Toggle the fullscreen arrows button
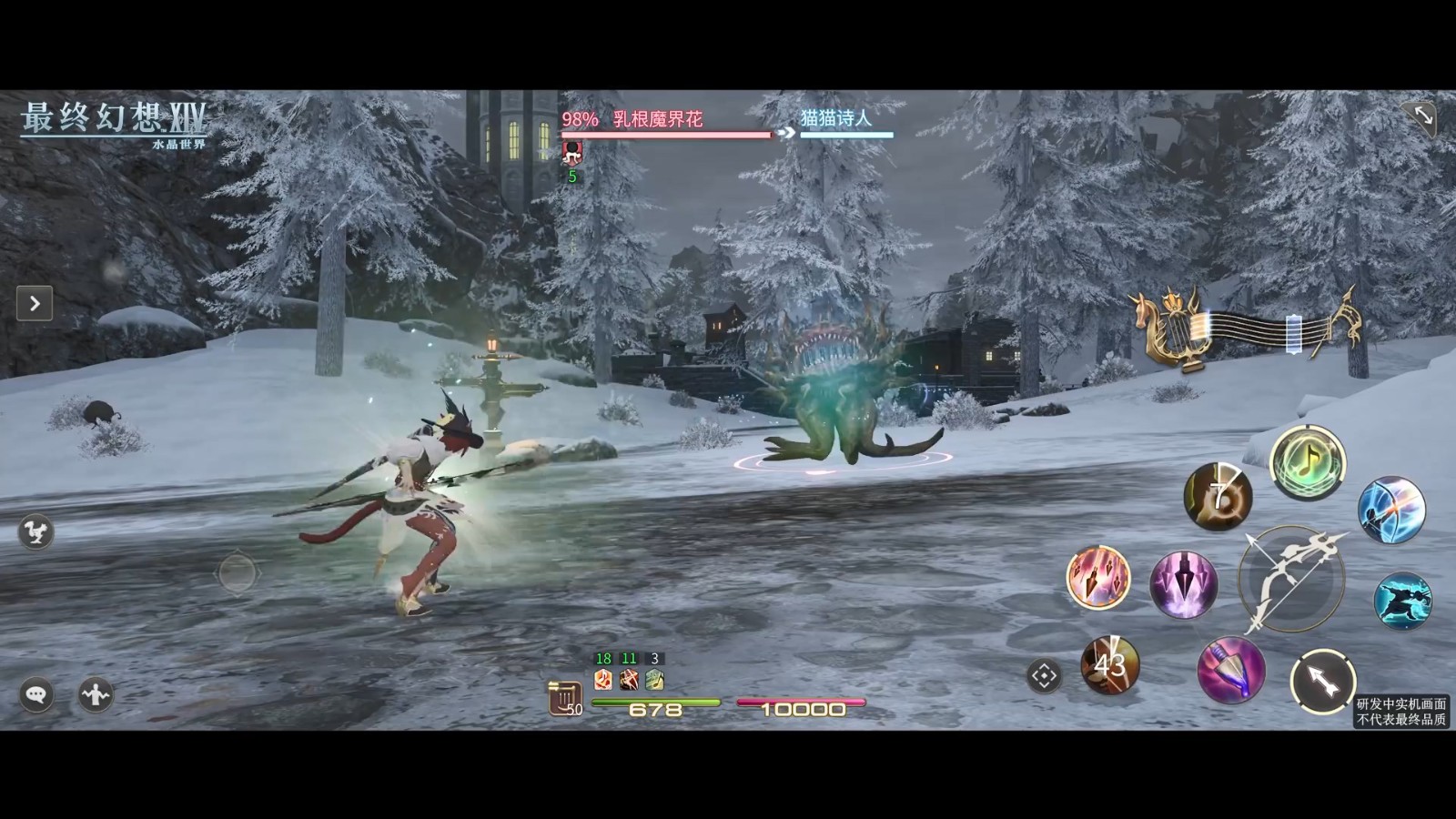1456x819 pixels. (1423, 116)
